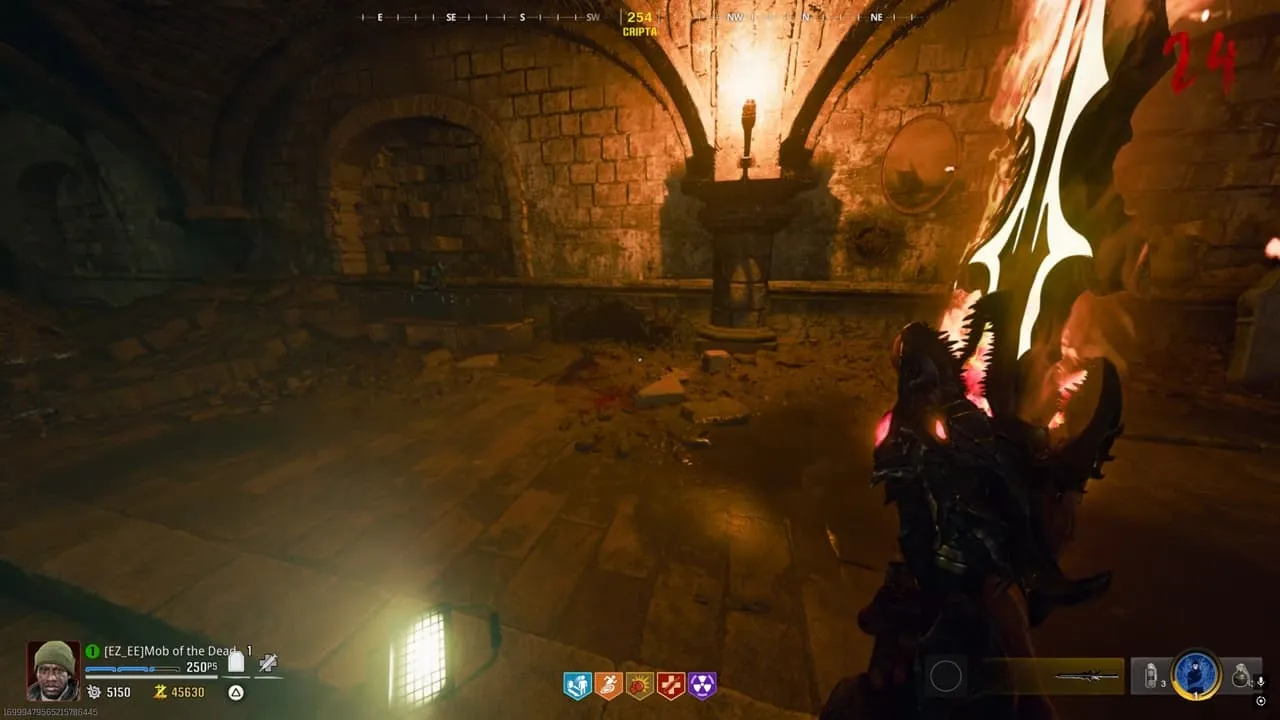Click the player character portrait

pos(53,670)
